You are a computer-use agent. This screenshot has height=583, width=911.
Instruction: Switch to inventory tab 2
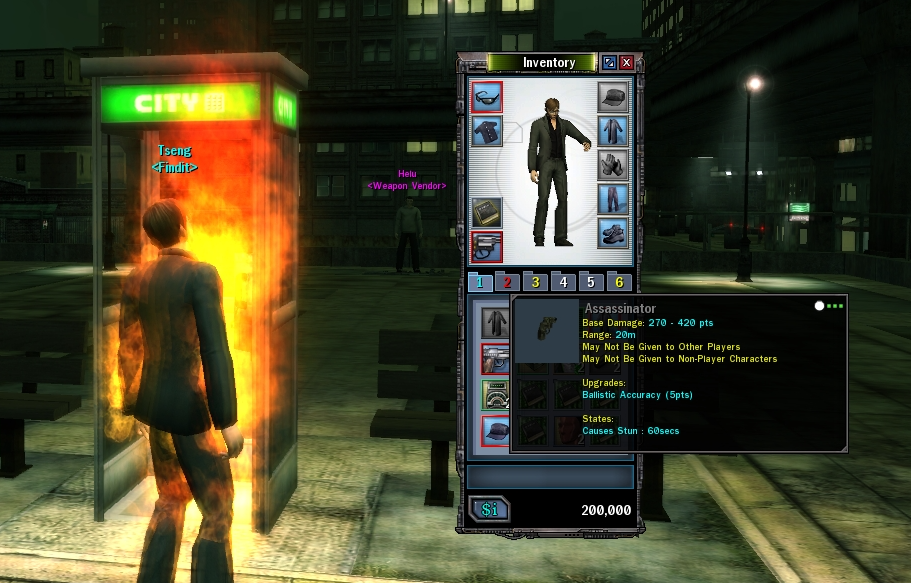[507, 283]
